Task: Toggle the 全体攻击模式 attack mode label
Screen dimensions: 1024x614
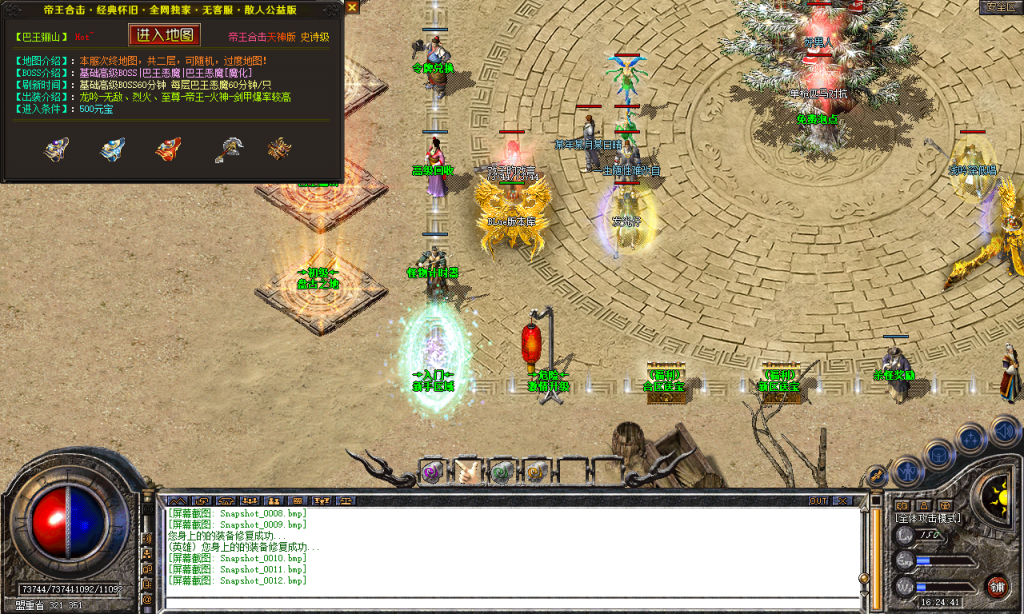Action: (929, 517)
